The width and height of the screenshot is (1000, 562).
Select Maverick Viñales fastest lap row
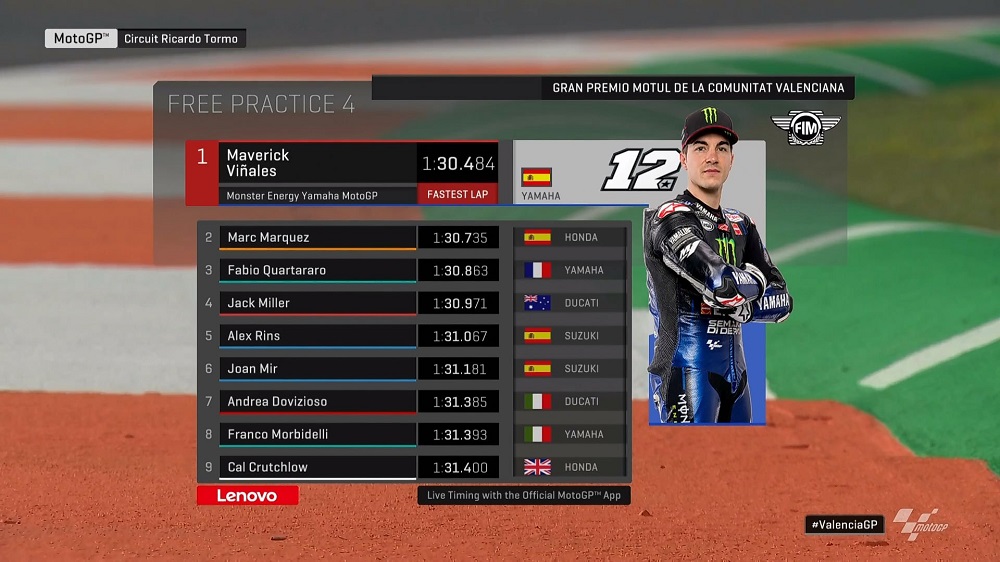[x=341, y=173]
